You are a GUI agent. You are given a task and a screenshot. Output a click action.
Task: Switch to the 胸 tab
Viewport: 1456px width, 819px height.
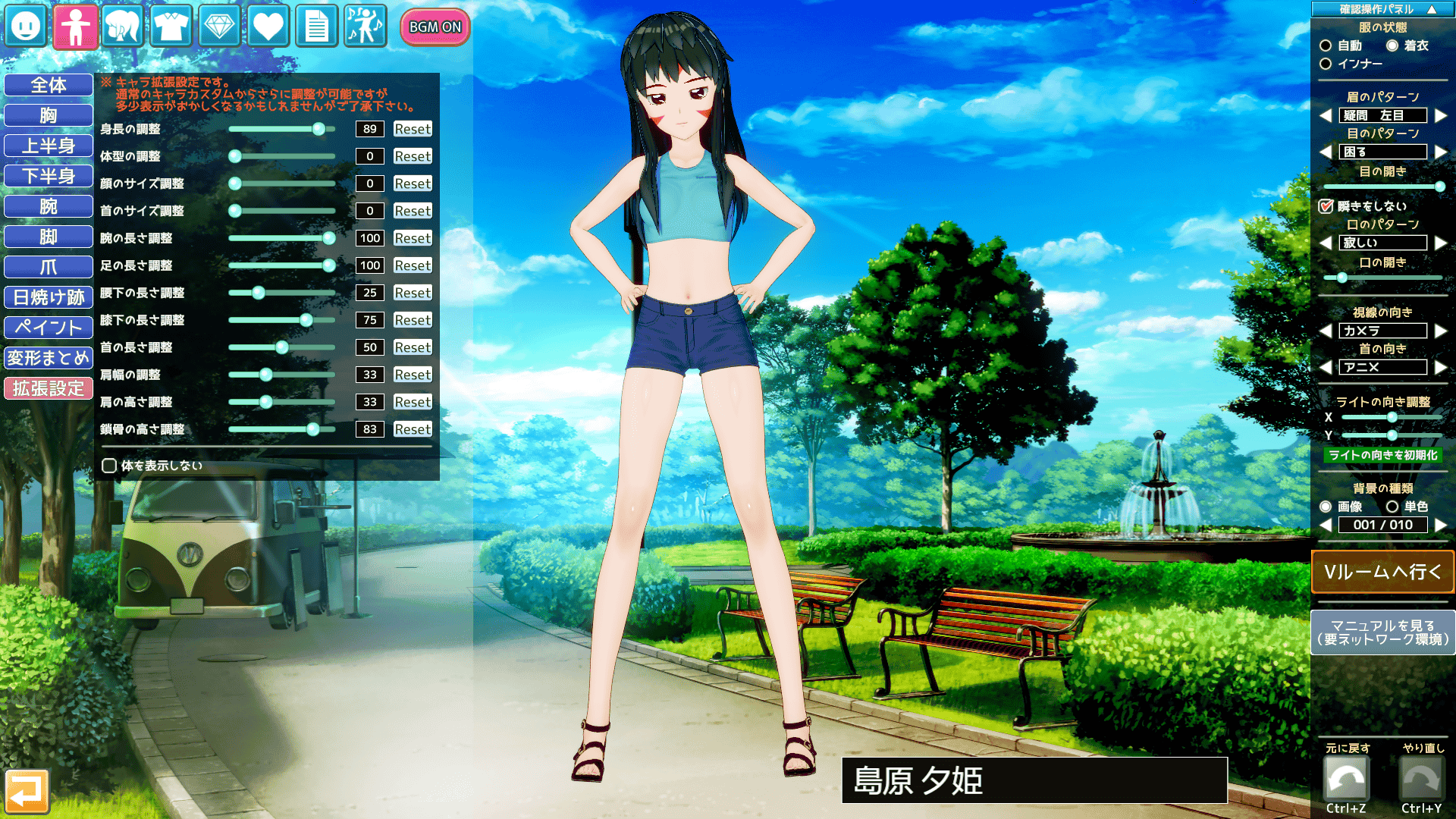pos(49,115)
